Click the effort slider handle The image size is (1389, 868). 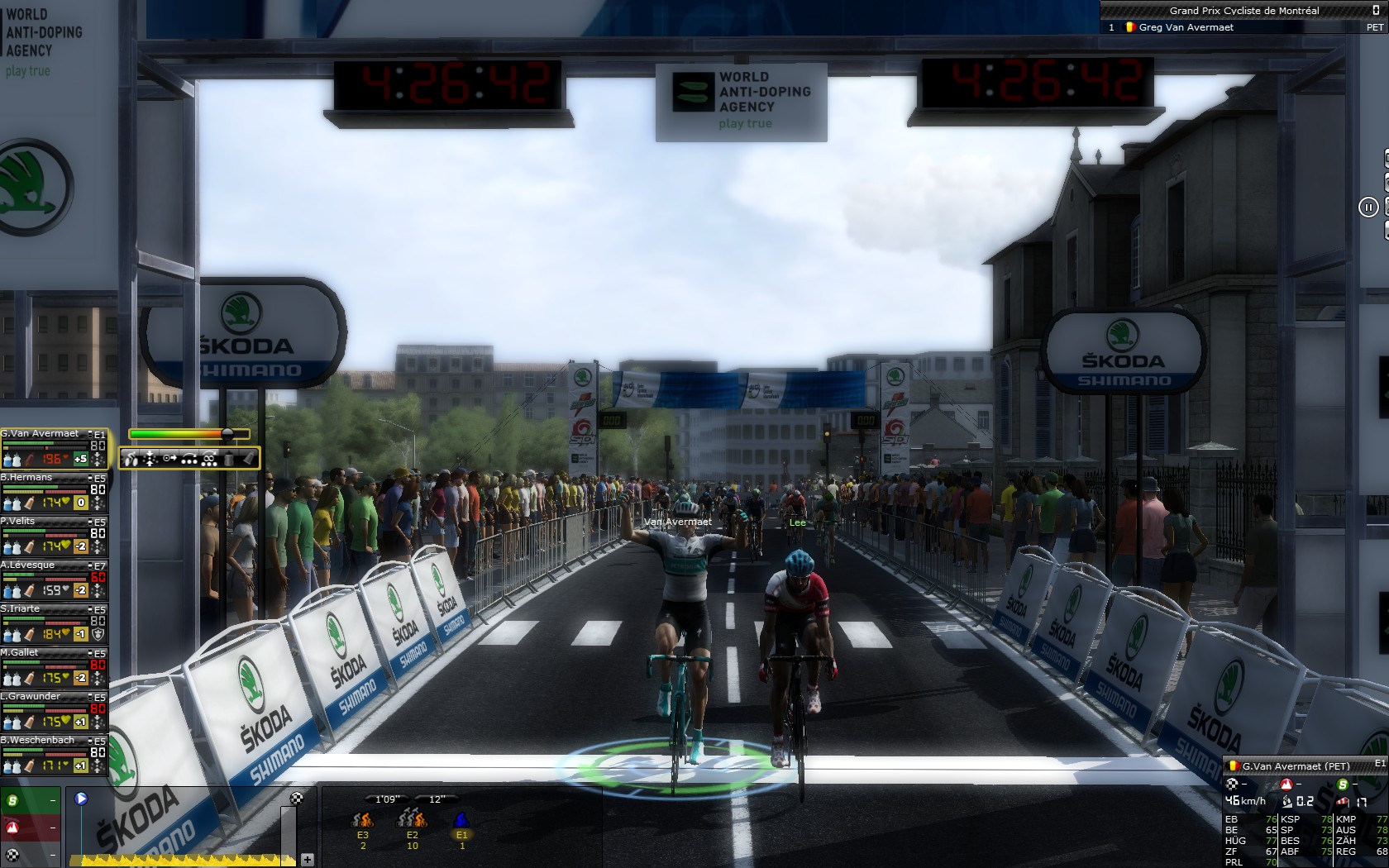coord(227,433)
